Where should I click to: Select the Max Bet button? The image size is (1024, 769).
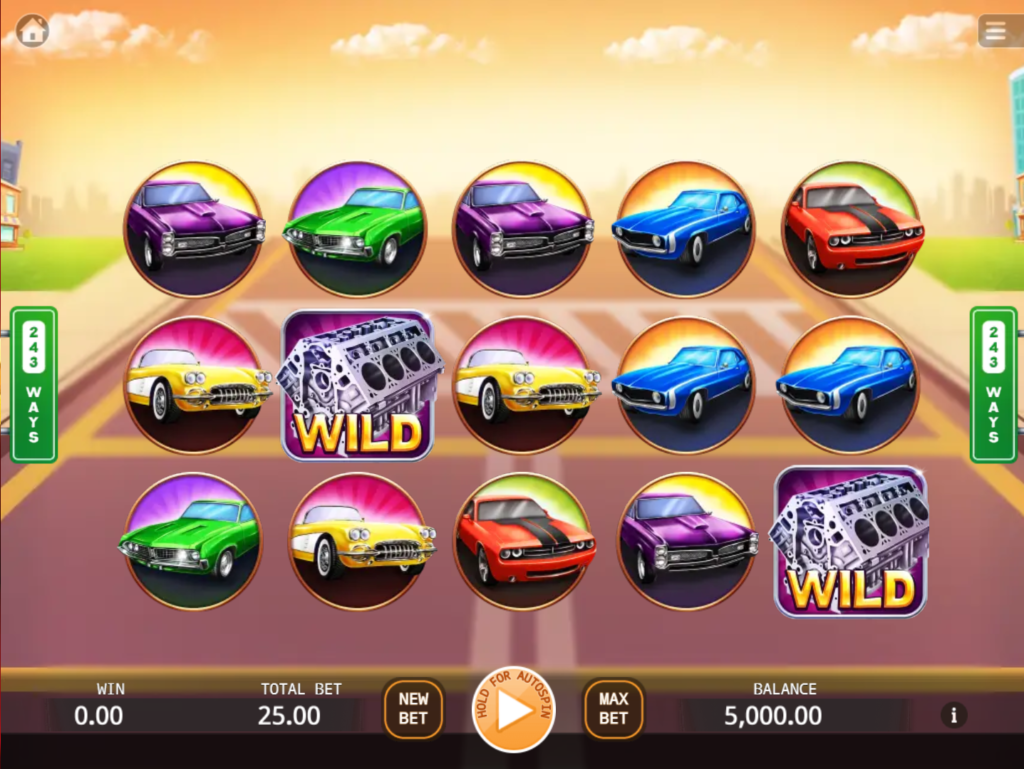point(614,709)
